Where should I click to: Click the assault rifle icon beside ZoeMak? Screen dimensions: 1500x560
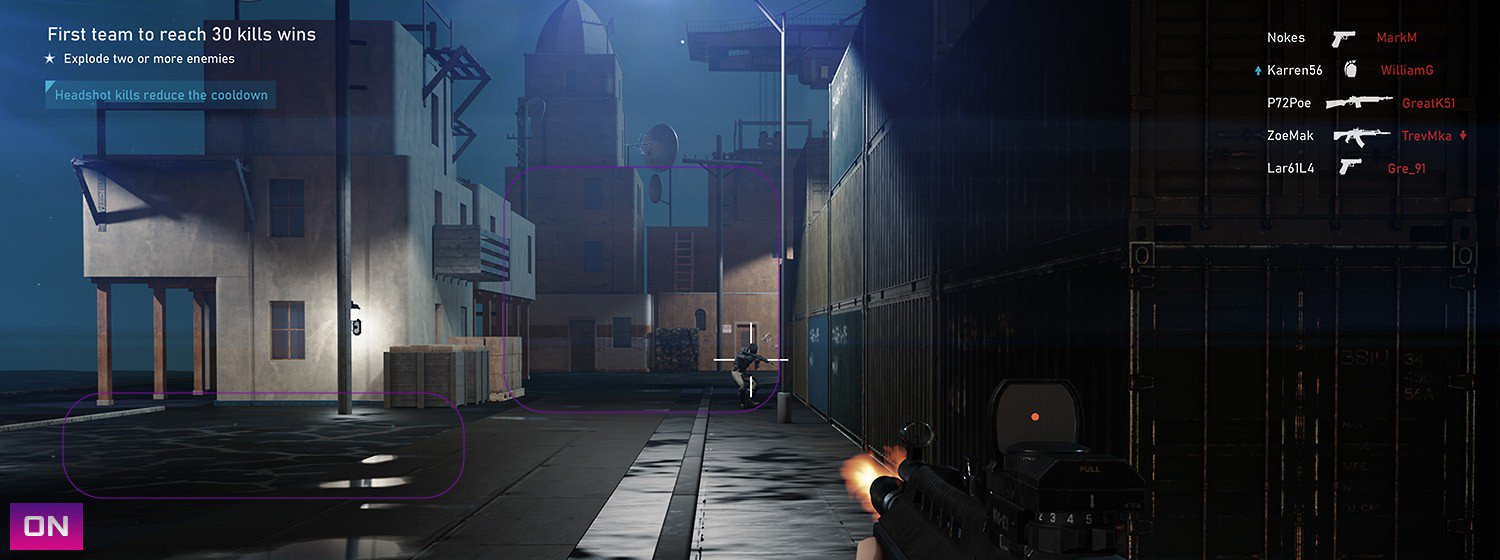[x=1355, y=135]
